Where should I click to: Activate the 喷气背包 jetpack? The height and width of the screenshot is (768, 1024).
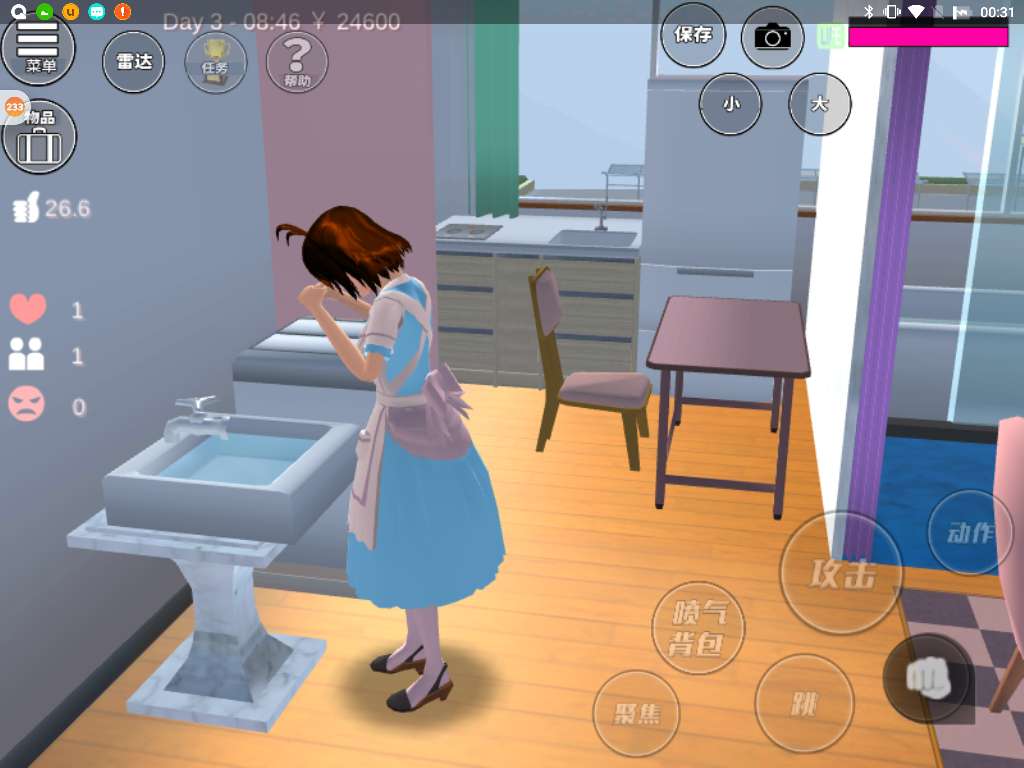click(x=698, y=628)
